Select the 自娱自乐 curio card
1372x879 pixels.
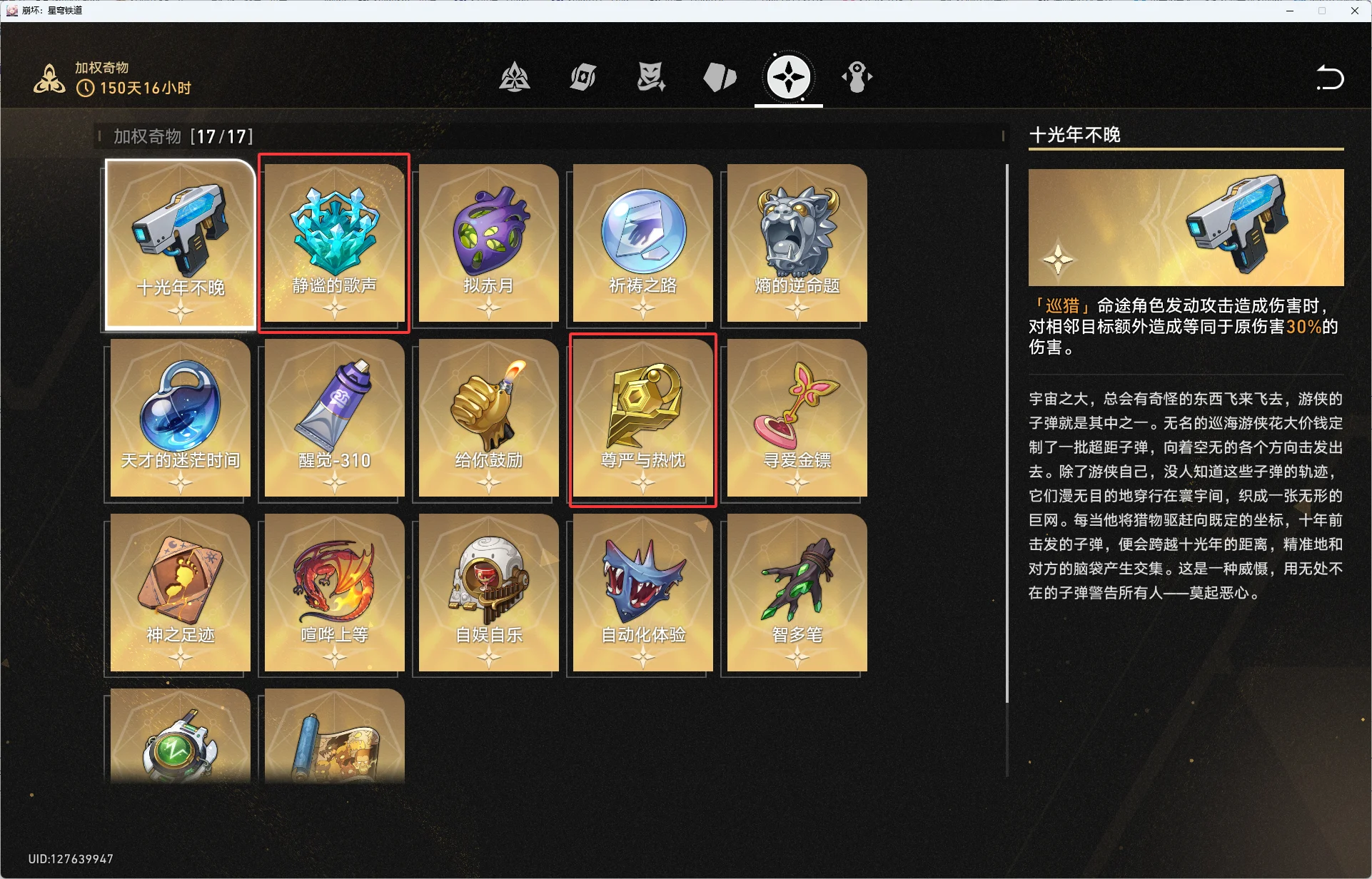pos(489,592)
